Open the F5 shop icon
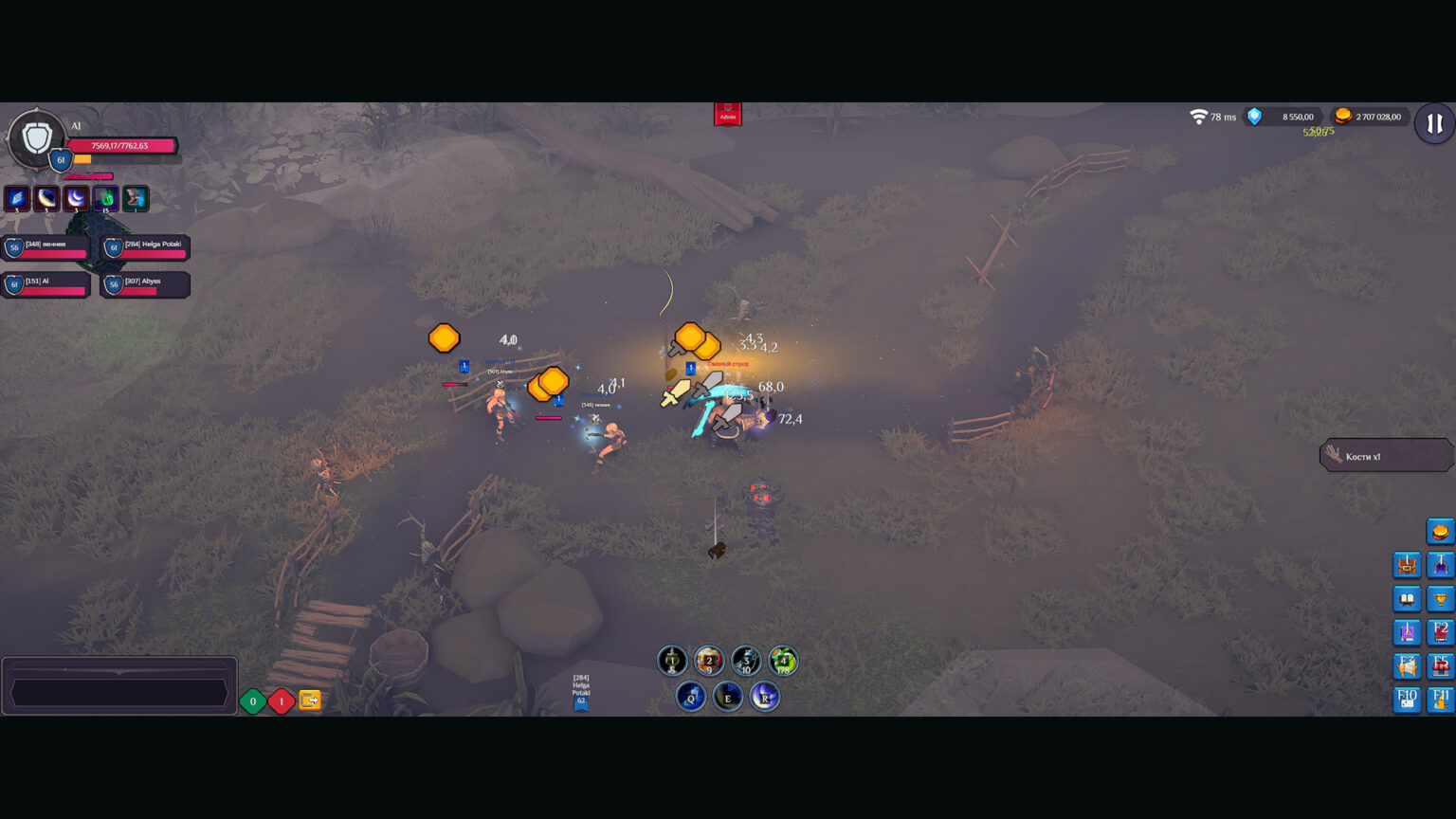1456x819 pixels. (1440, 666)
